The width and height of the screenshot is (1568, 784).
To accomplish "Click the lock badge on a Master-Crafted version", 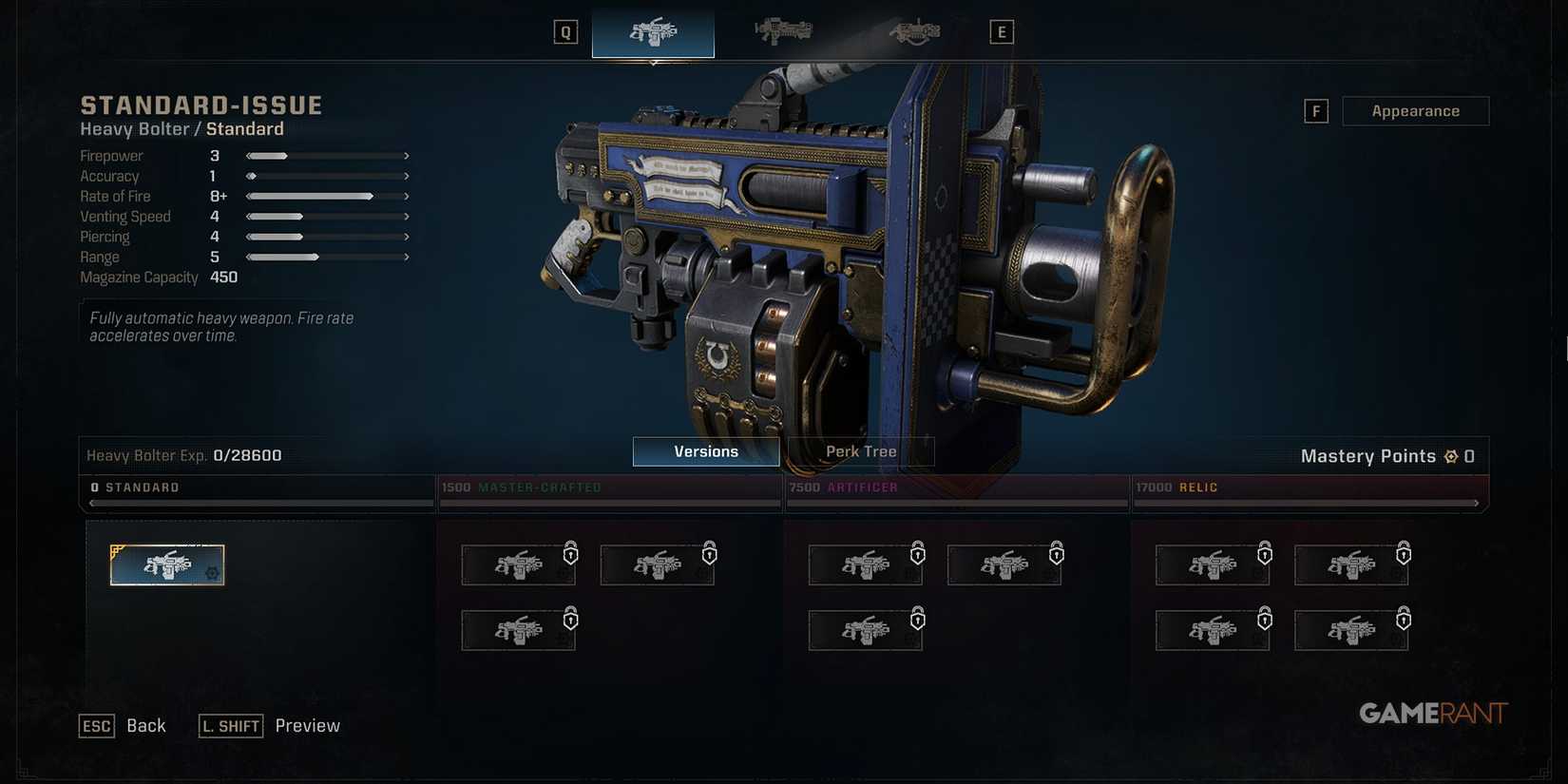I will (571, 552).
